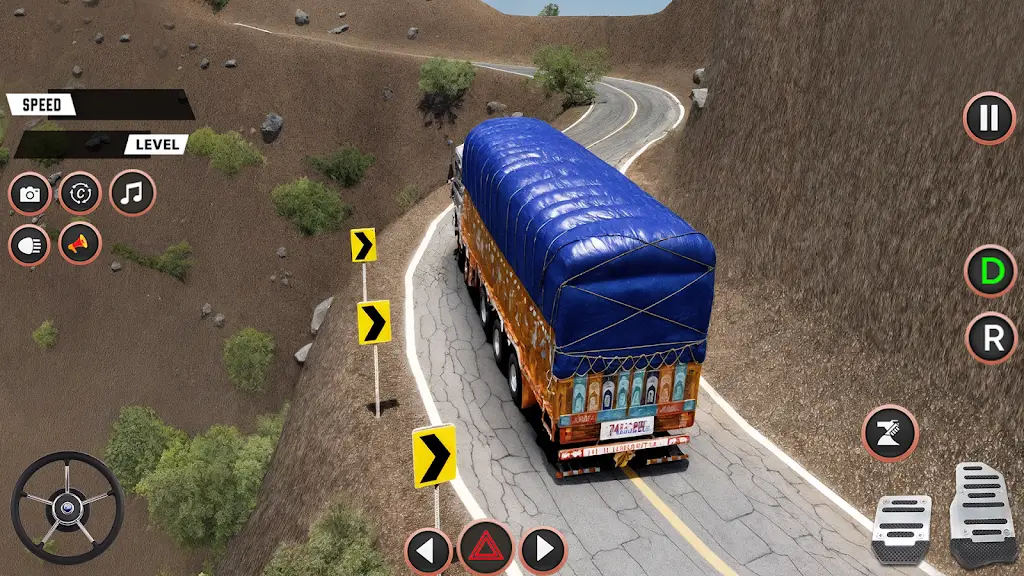Image resolution: width=1024 pixels, height=576 pixels.
Task: Step on the accelerator pedal
Action: pos(981,514)
